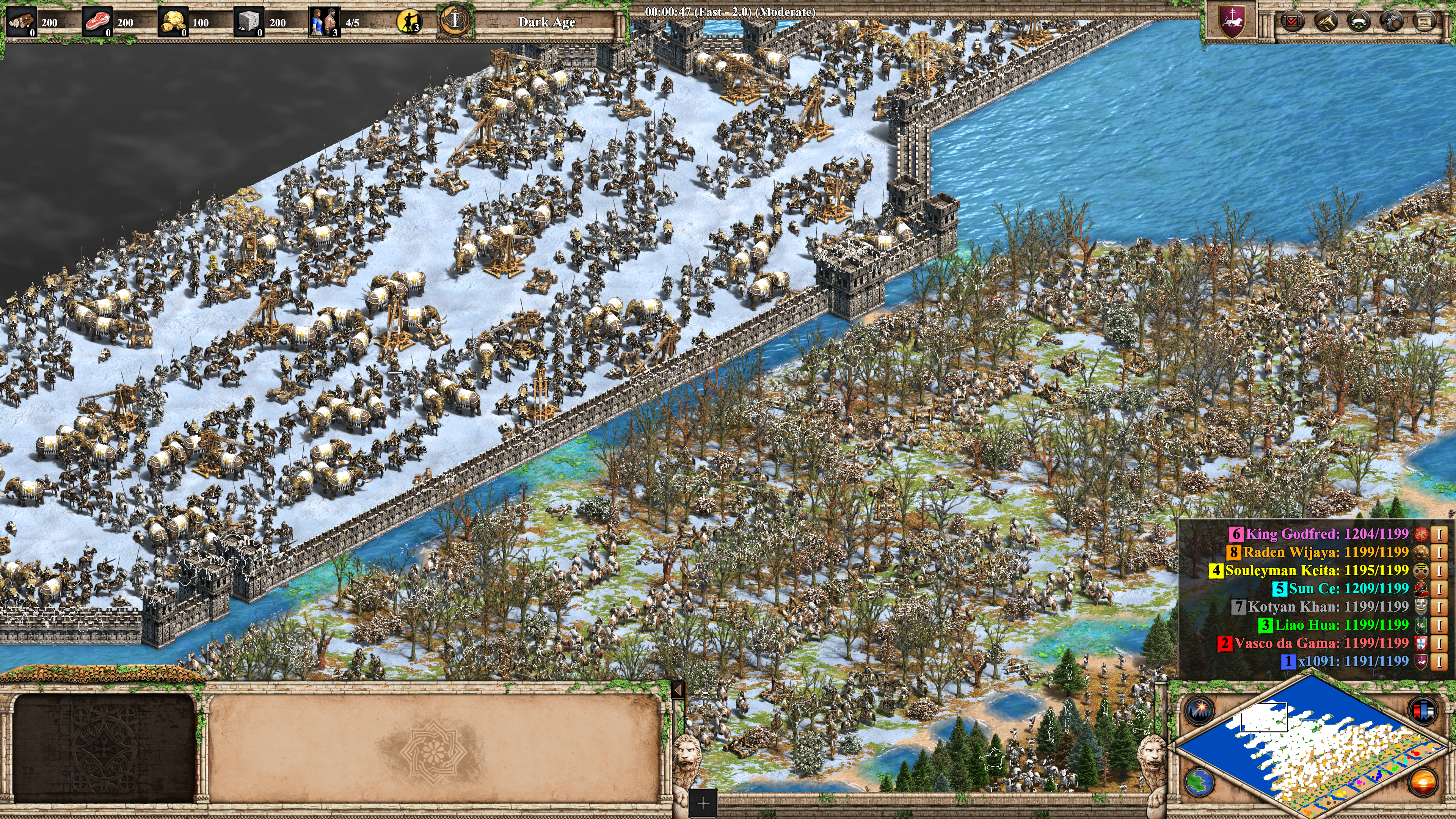Switch minimap mode with the globe button
The height and width of the screenshot is (819, 1456).
(x=1199, y=782)
